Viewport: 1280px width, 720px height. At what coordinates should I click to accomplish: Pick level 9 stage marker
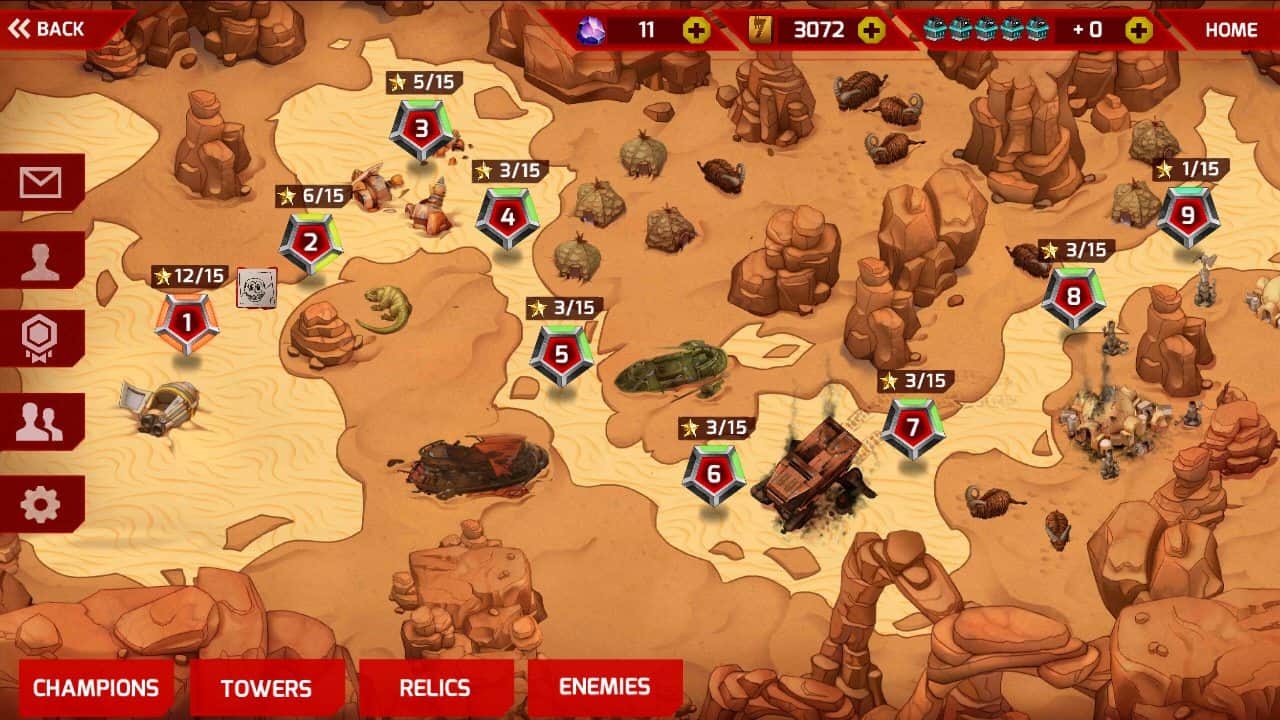(x=1188, y=215)
